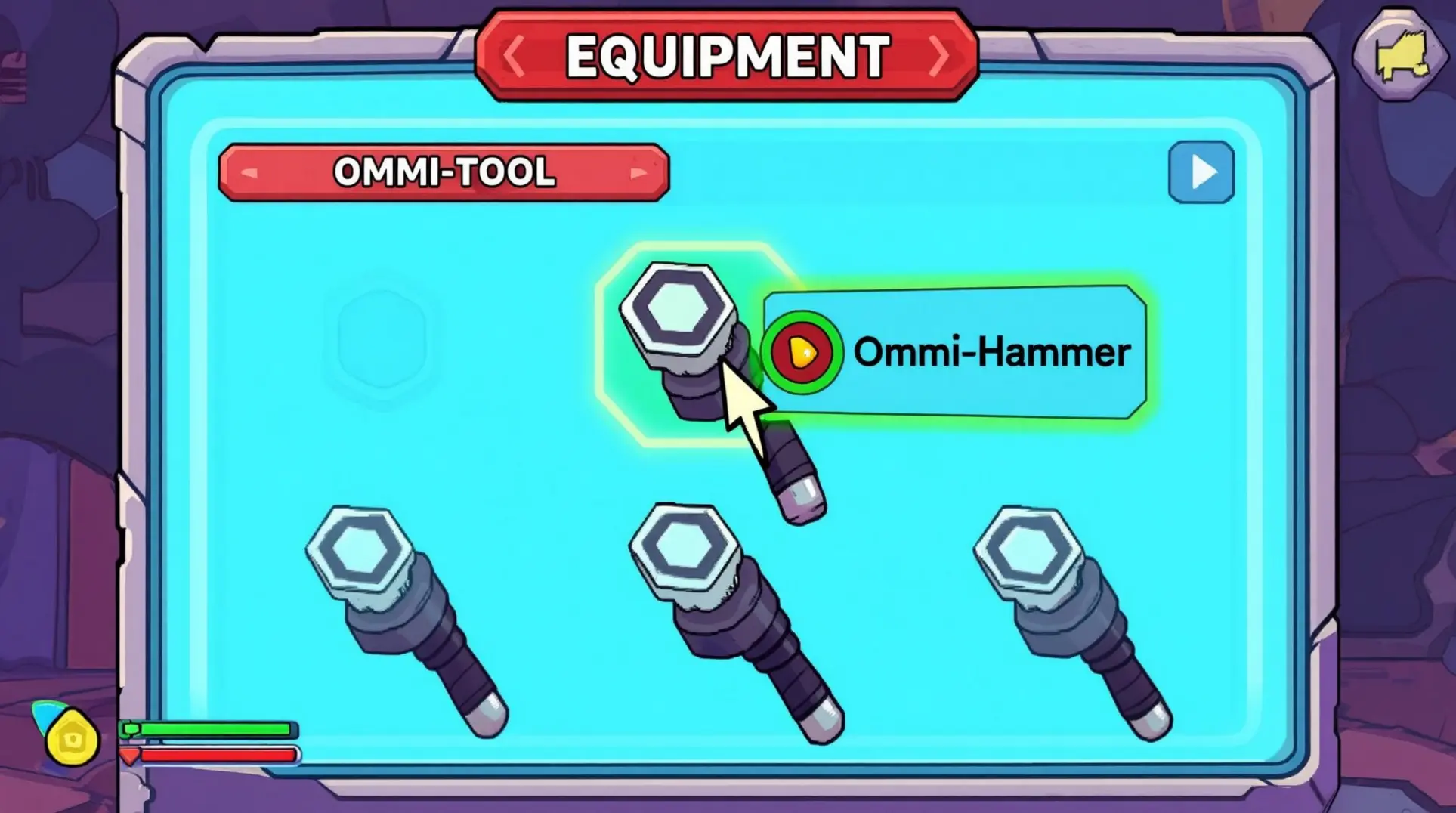This screenshot has width=1456, height=813.
Task: Click the red energy bar
Action: [212, 756]
